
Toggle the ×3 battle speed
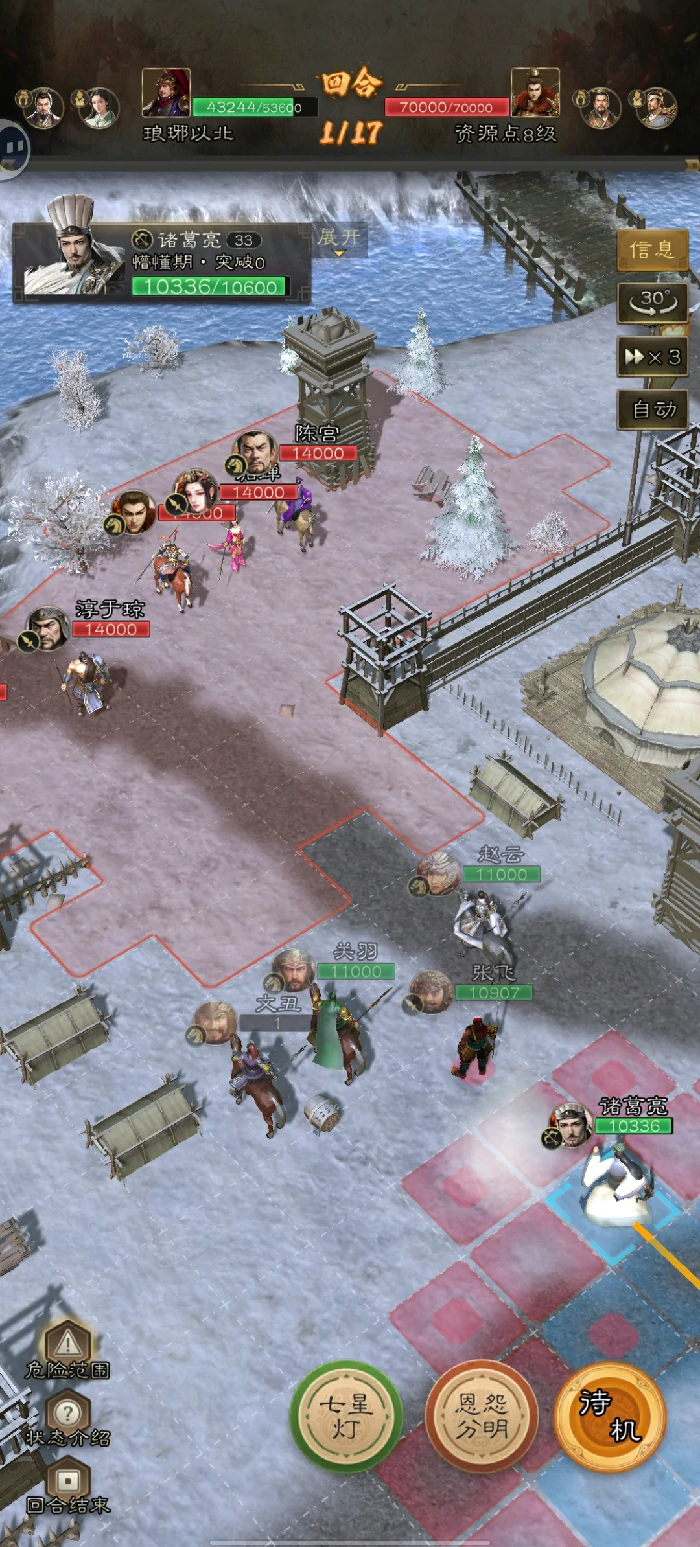coord(652,356)
